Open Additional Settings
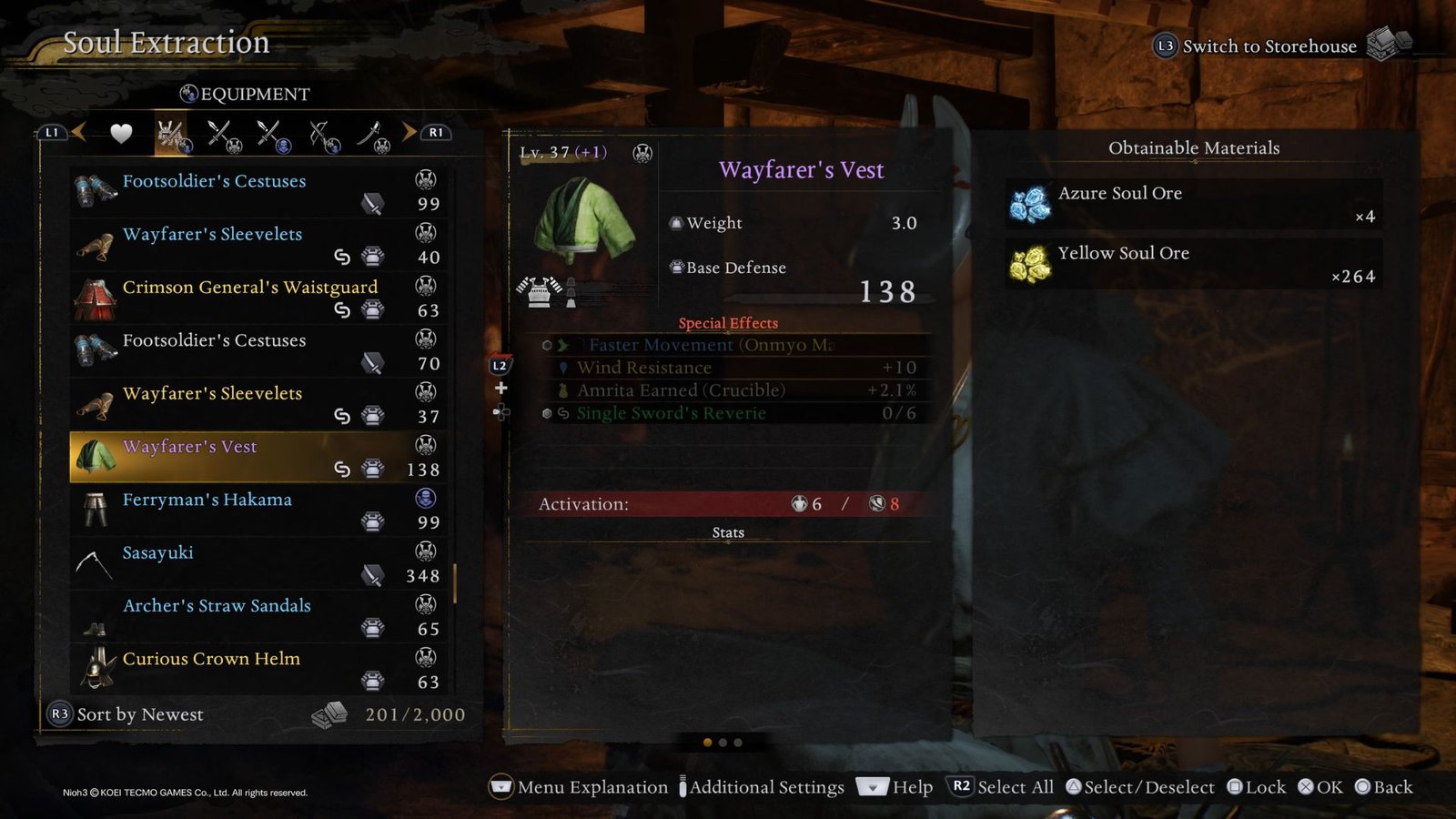Image resolution: width=1456 pixels, height=819 pixels. click(x=763, y=787)
